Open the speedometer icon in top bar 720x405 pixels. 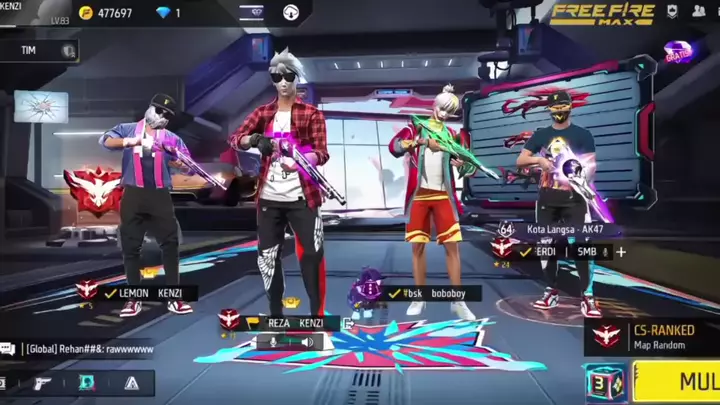coord(291,12)
